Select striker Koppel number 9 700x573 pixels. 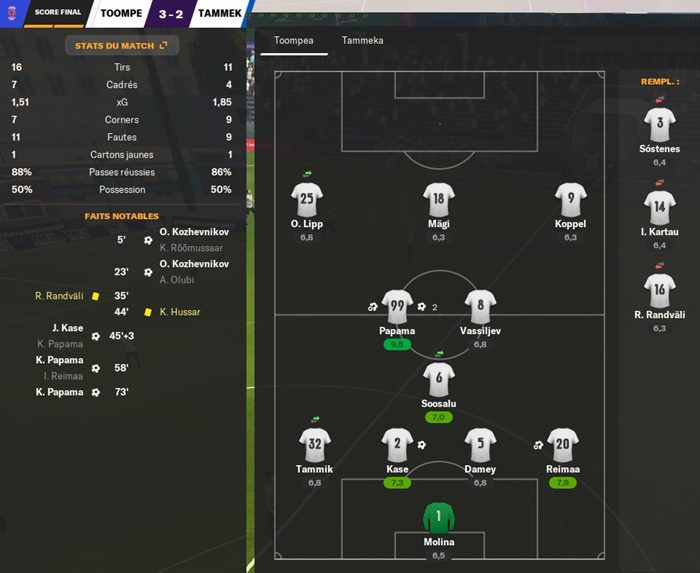tap(570, 201)
